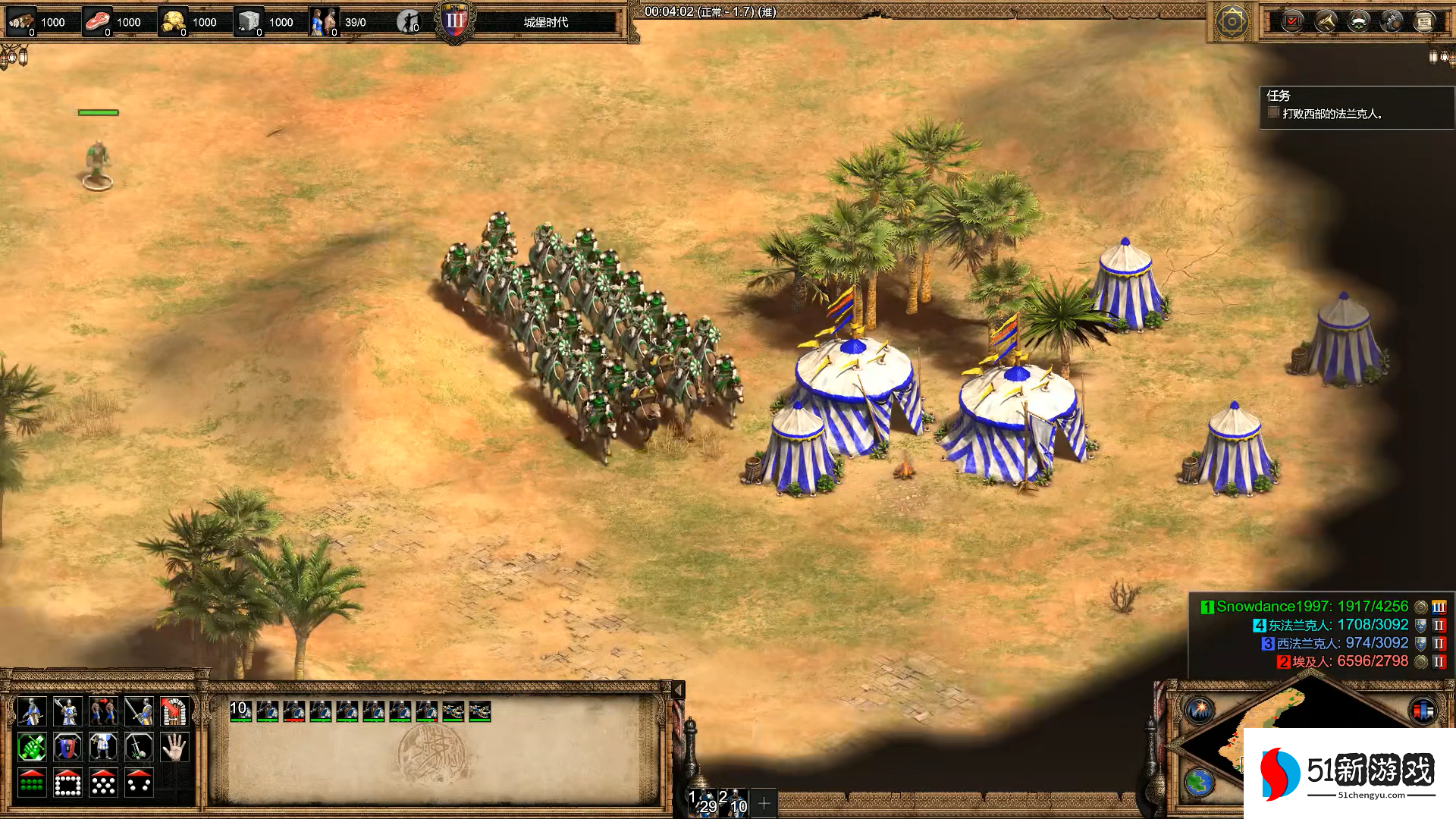Add a new control group with plus button
1456x819 pixels.
tap(764, 802)
